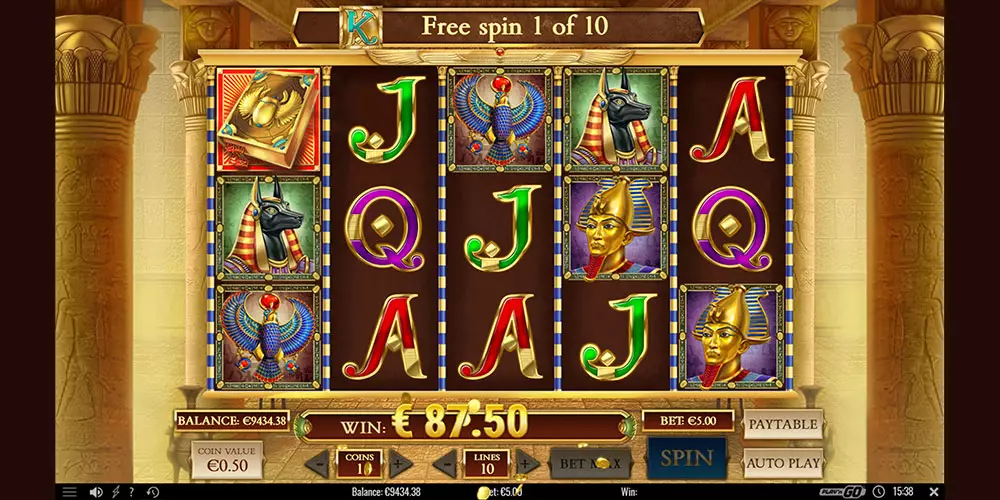This screenshot has width=1000, height=500.
Task: Toggle the sound speaker icon
Action: pyautogui.click(x=96, y=492)
